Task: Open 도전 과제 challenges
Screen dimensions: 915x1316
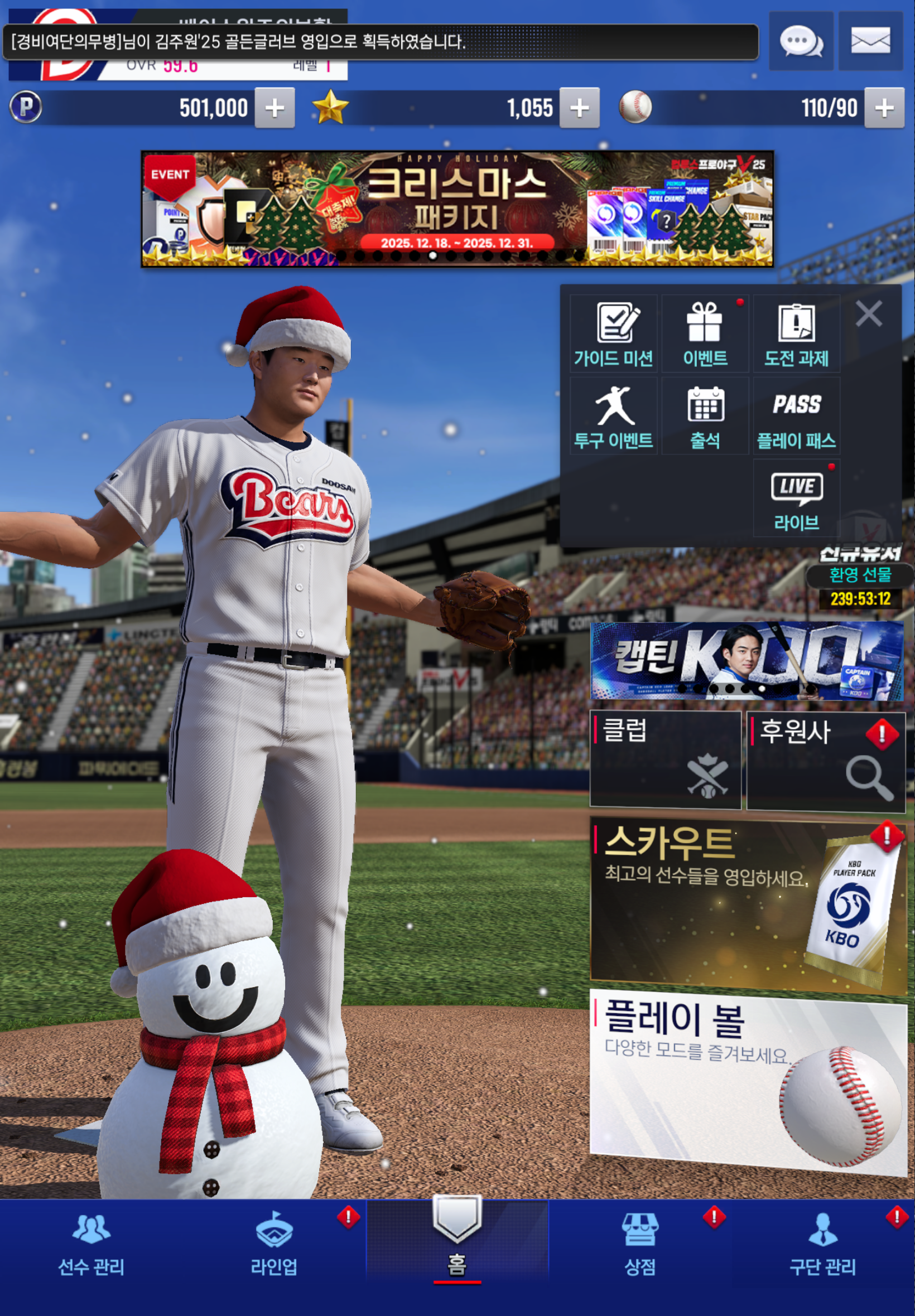Action: [x=796, y=335]
